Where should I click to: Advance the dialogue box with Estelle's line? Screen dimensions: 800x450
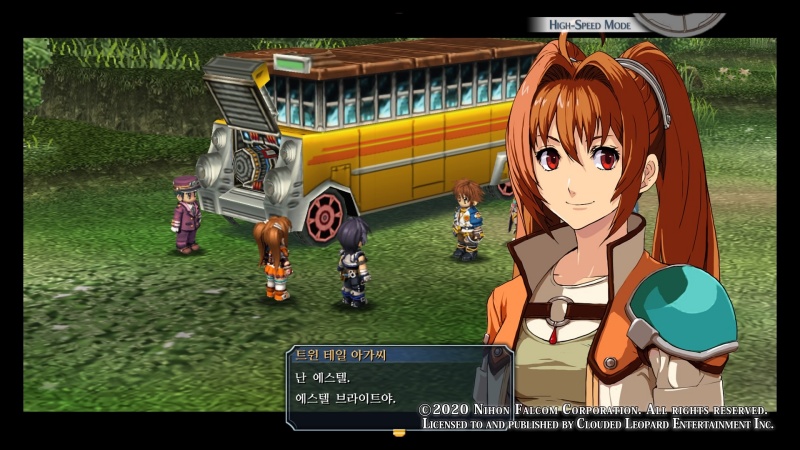(x=398, y=389)
